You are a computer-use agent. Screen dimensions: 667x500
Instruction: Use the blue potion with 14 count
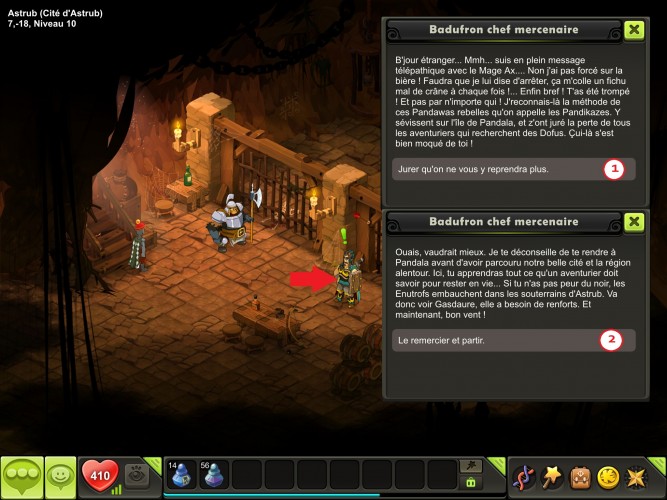(x=182, y=474)
